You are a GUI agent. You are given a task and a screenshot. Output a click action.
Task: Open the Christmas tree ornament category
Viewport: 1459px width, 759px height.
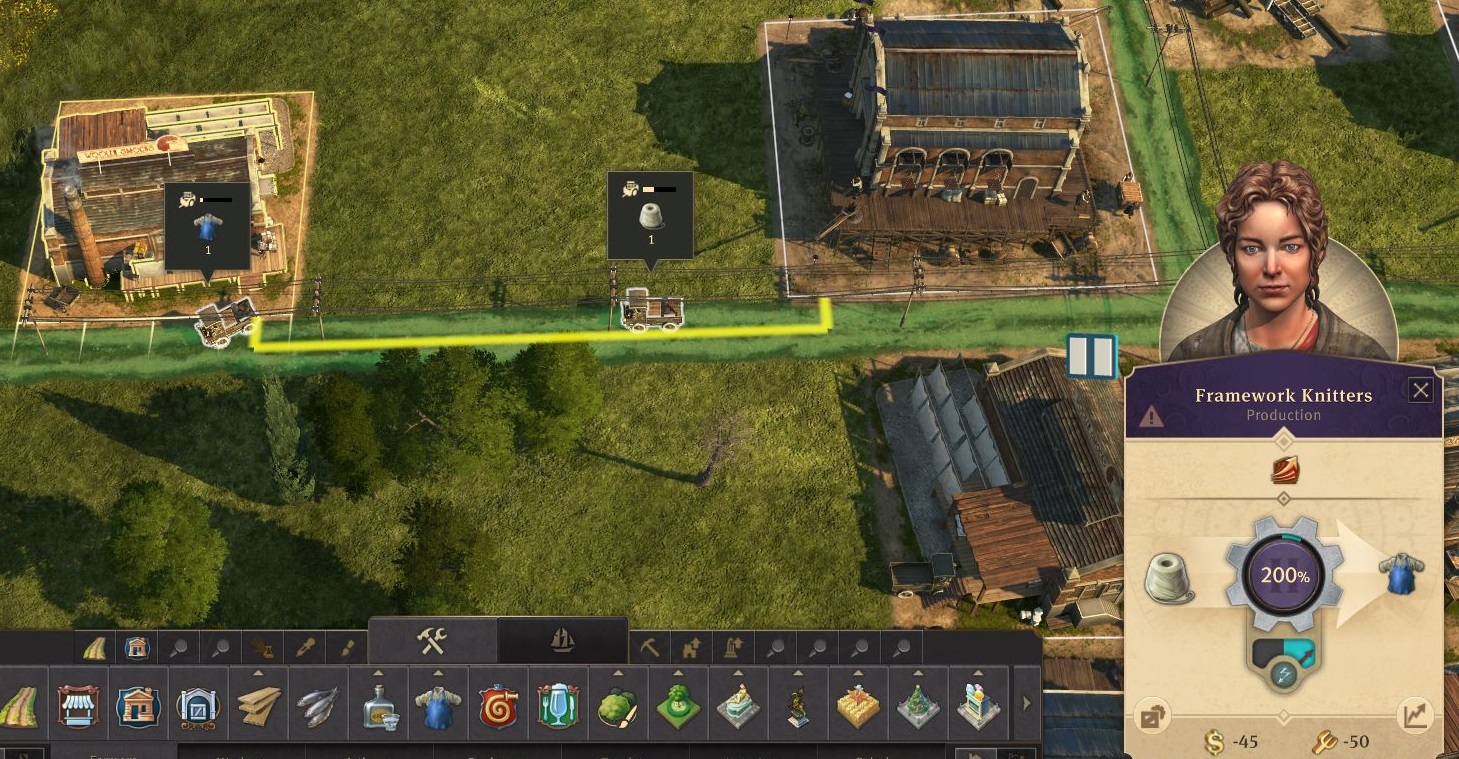click(917, 707)
